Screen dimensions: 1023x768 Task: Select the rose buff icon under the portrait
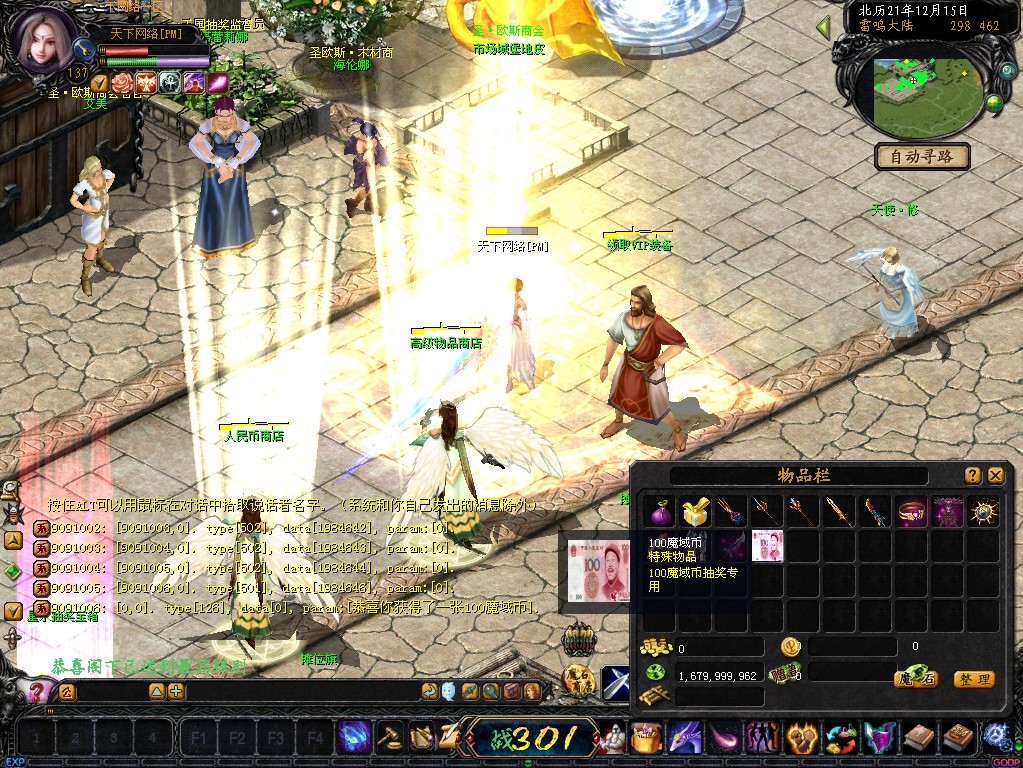pyautogui.click(x=122, y=82)
